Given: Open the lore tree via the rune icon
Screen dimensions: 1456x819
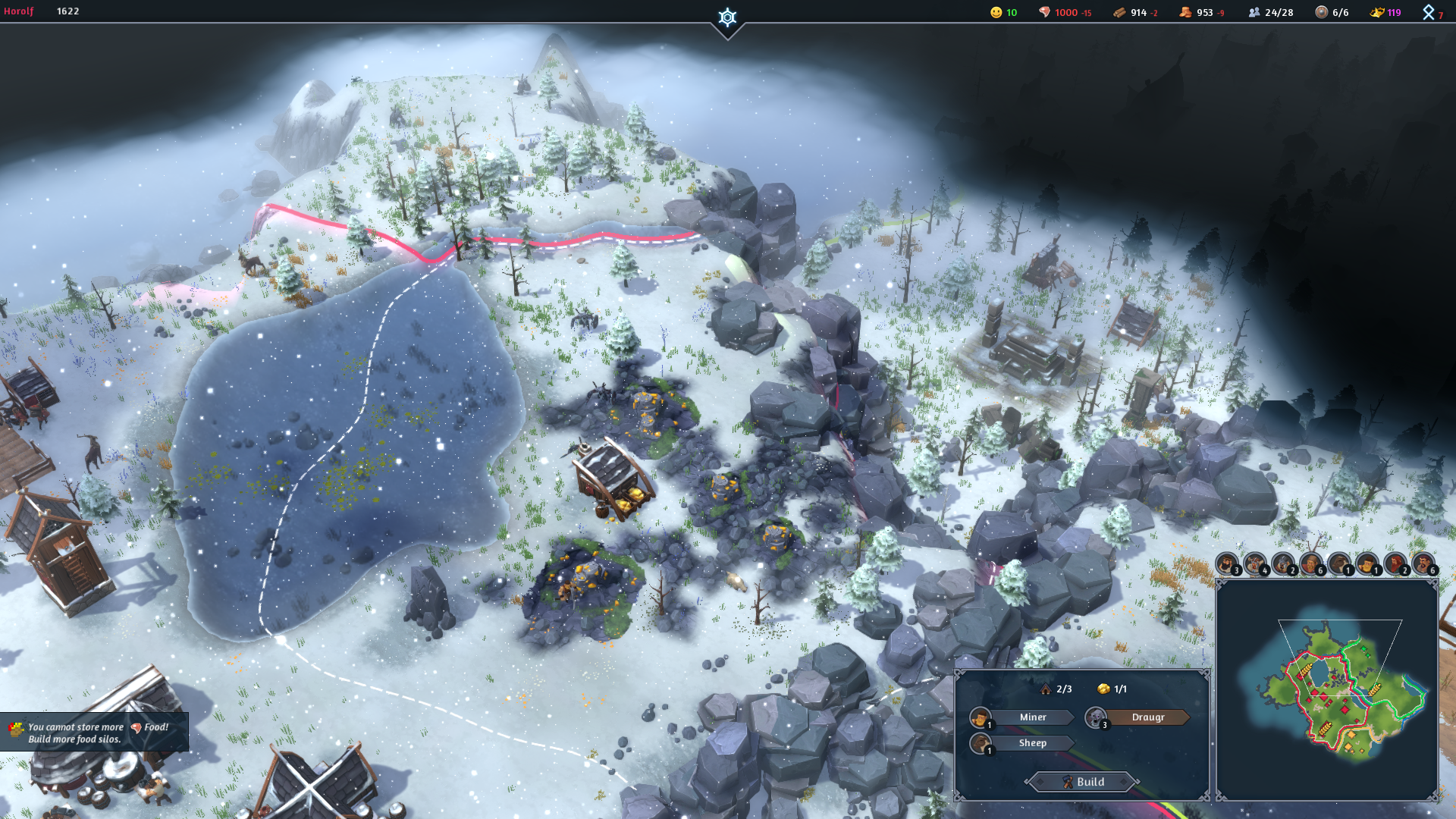Looking at the screenshot, I should (1429, 12).
